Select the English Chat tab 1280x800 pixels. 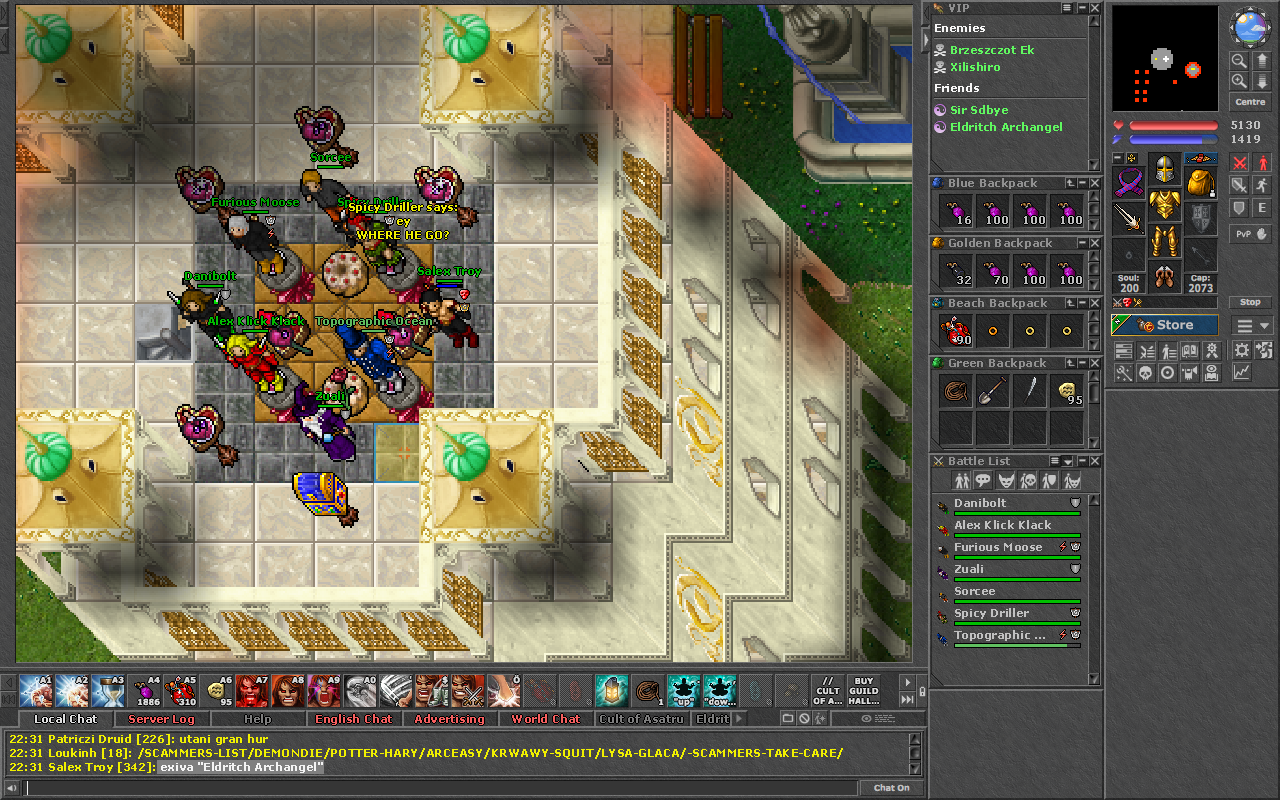pos(353,719)
